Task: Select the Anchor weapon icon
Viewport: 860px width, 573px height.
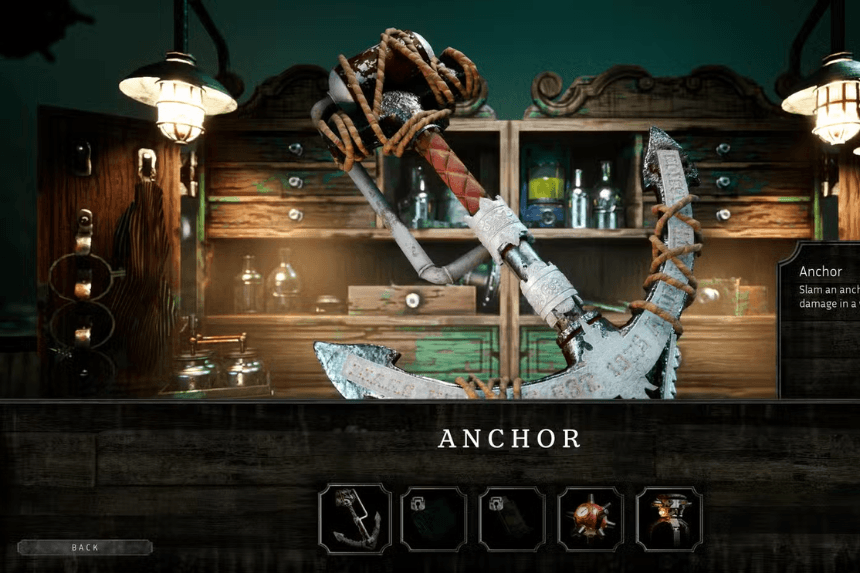Action: tap(355, 518)
